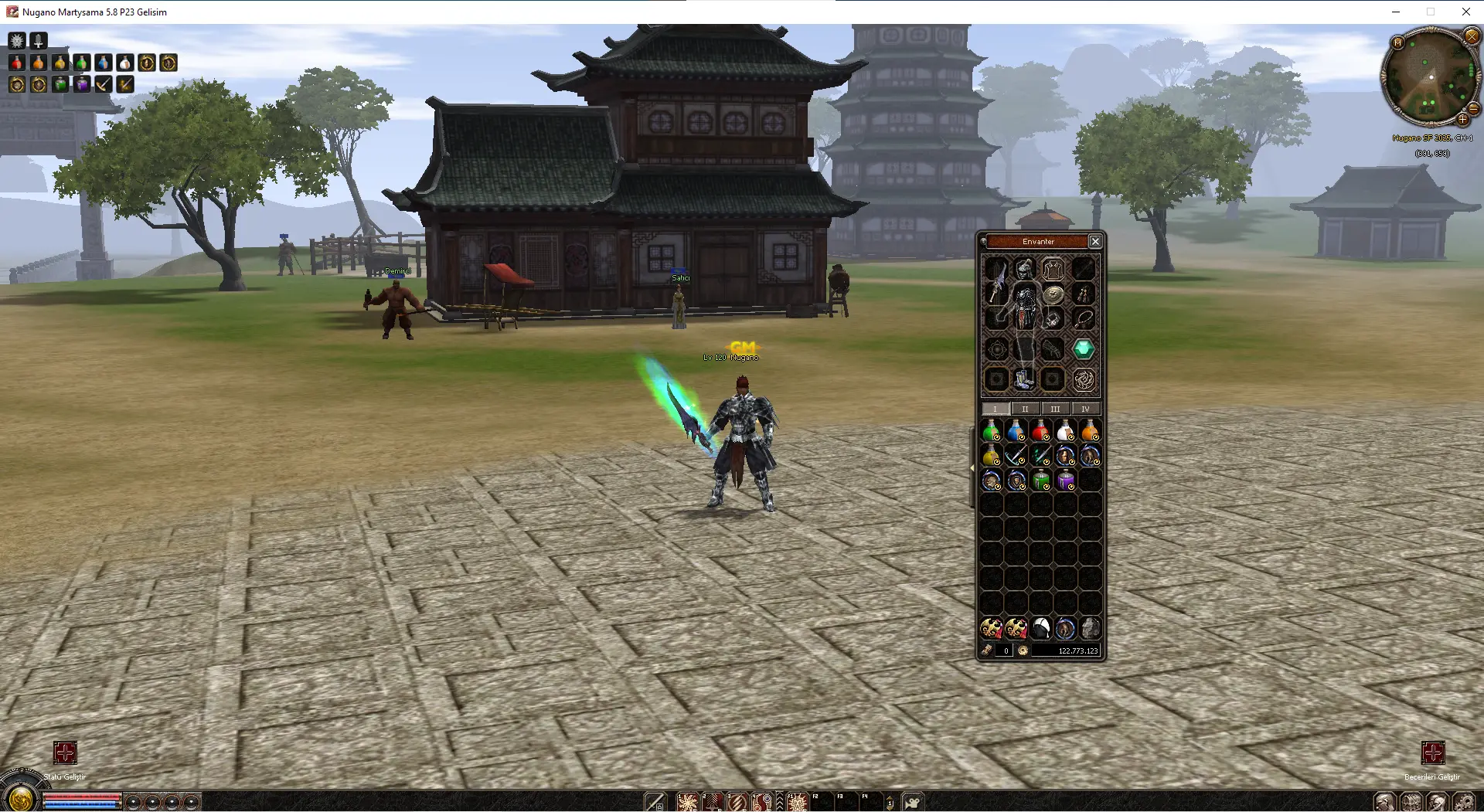The image size is (1484, 812).
Task: Open the large map with the M button
Action: 1397,42
